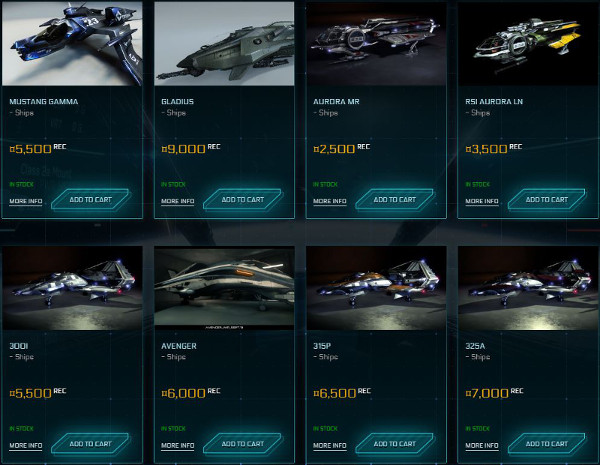
Task: Show More Info for the Gladius
Action: (x=177, y=201)
